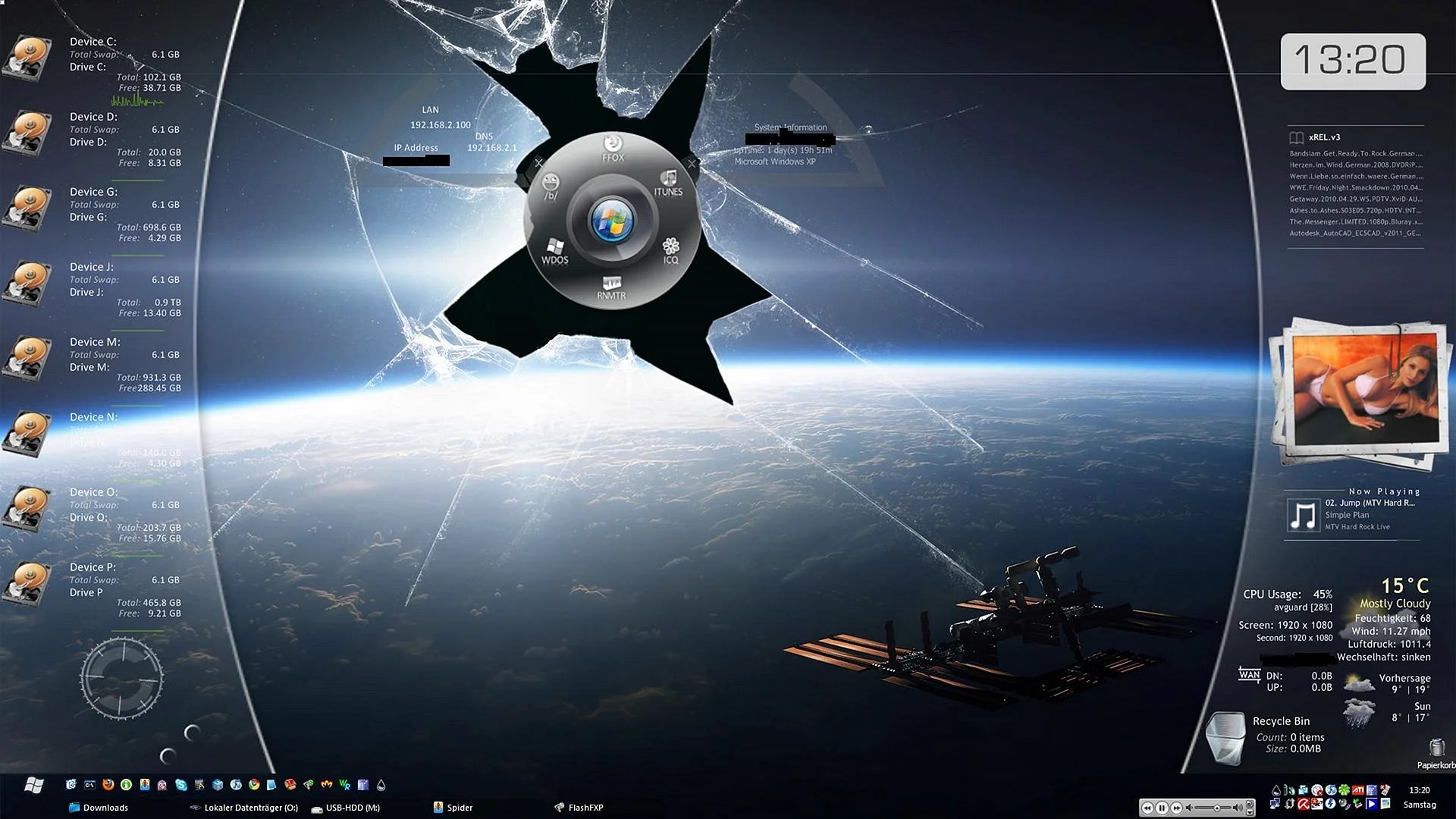Launch Google Chrome from the quick launch bar
Viewport: 1456px width, 819px height.
(x=254, y=786)
